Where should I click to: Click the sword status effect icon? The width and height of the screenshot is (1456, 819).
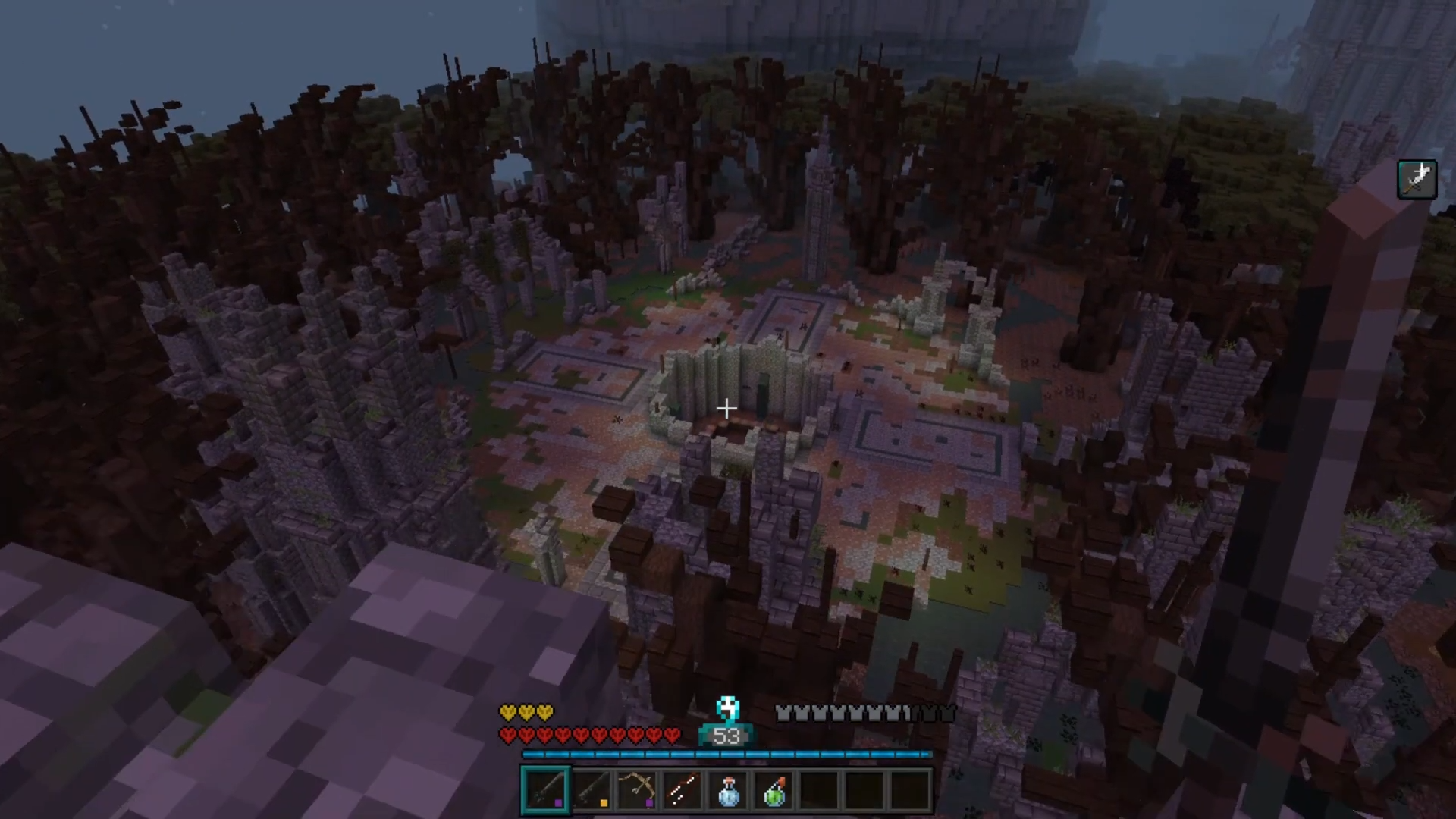coord(1417,180)
